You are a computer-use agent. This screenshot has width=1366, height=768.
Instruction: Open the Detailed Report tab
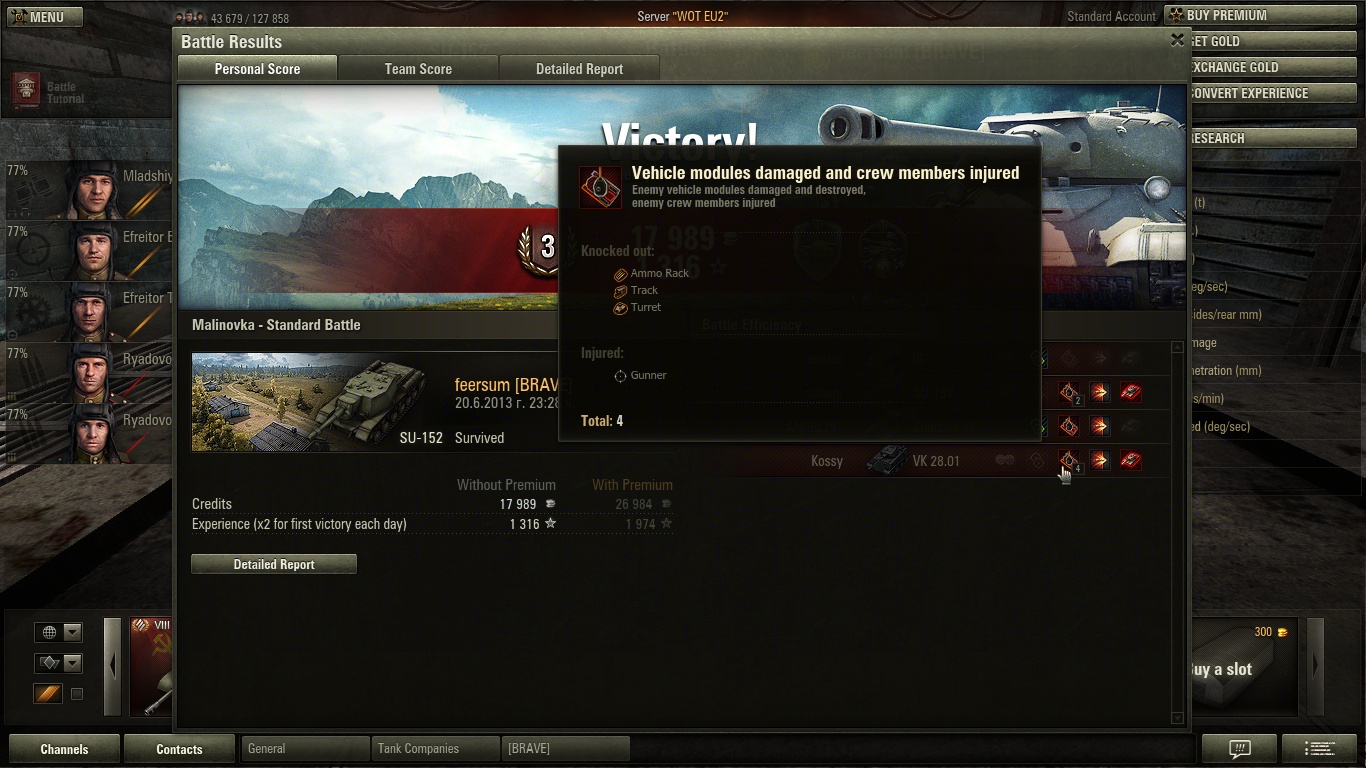(x=579, y=69)
